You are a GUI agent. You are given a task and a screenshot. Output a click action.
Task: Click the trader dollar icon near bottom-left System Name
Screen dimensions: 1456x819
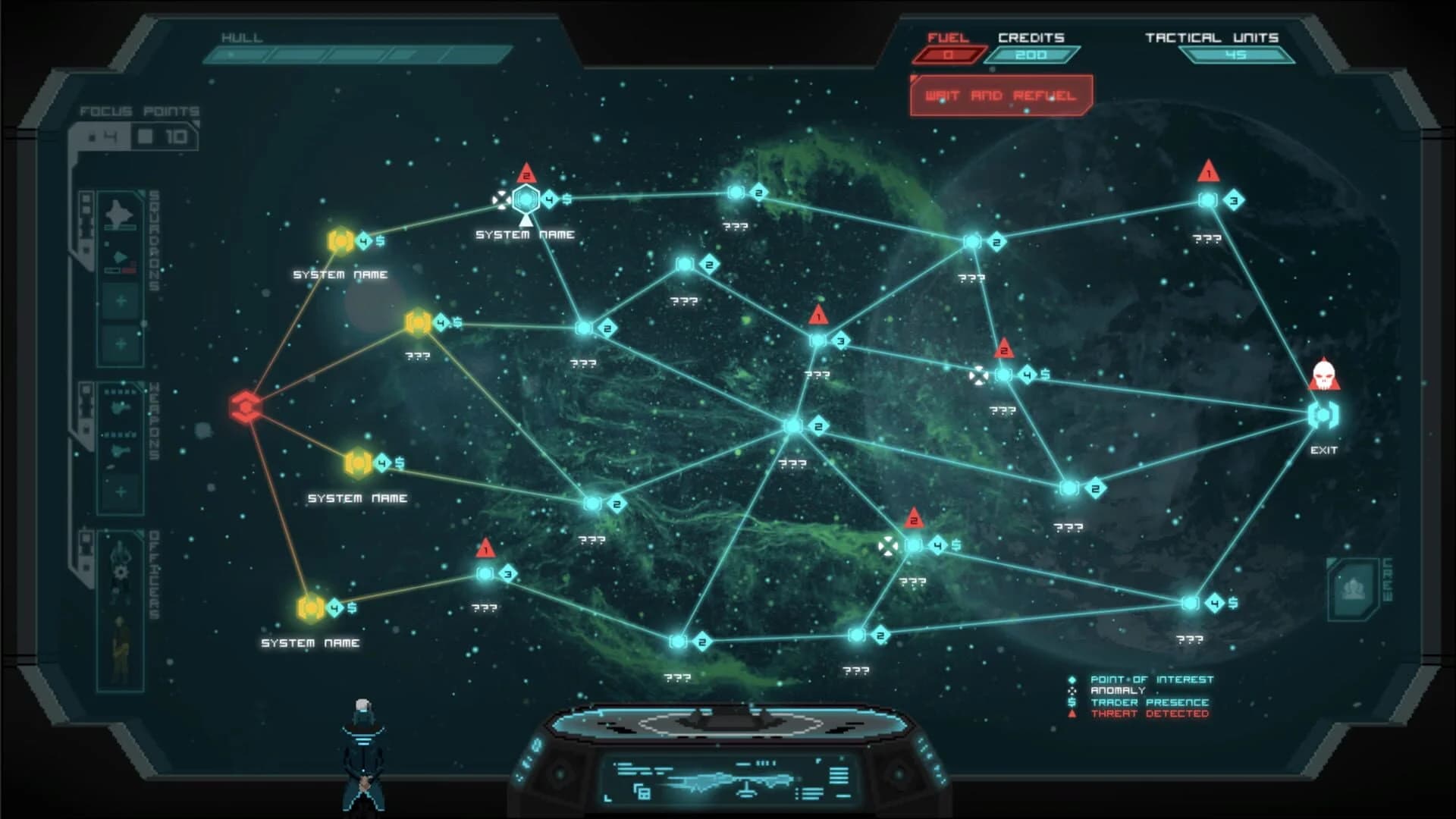(353, 607)
